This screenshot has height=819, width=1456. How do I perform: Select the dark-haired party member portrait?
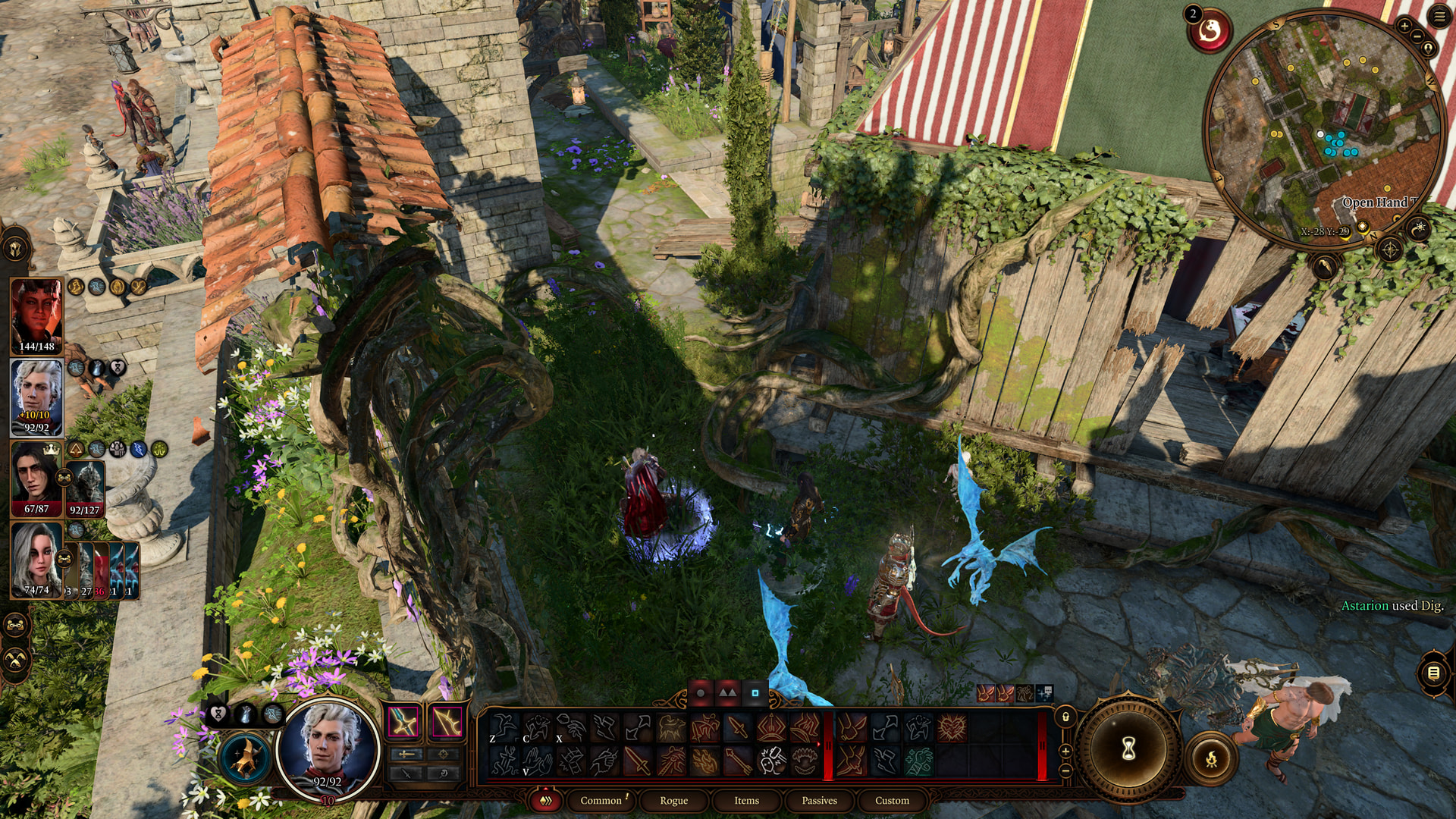(x=36, y=478)
